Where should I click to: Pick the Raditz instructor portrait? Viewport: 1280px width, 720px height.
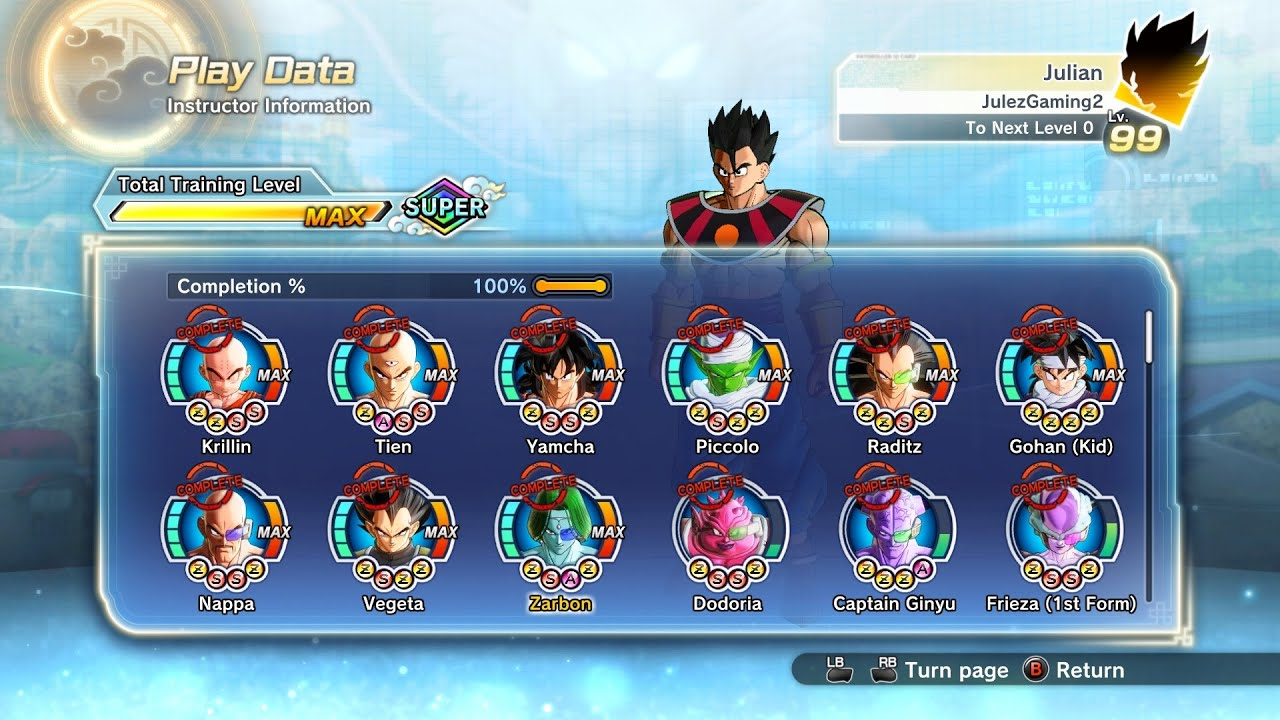(x=894, y=372)
